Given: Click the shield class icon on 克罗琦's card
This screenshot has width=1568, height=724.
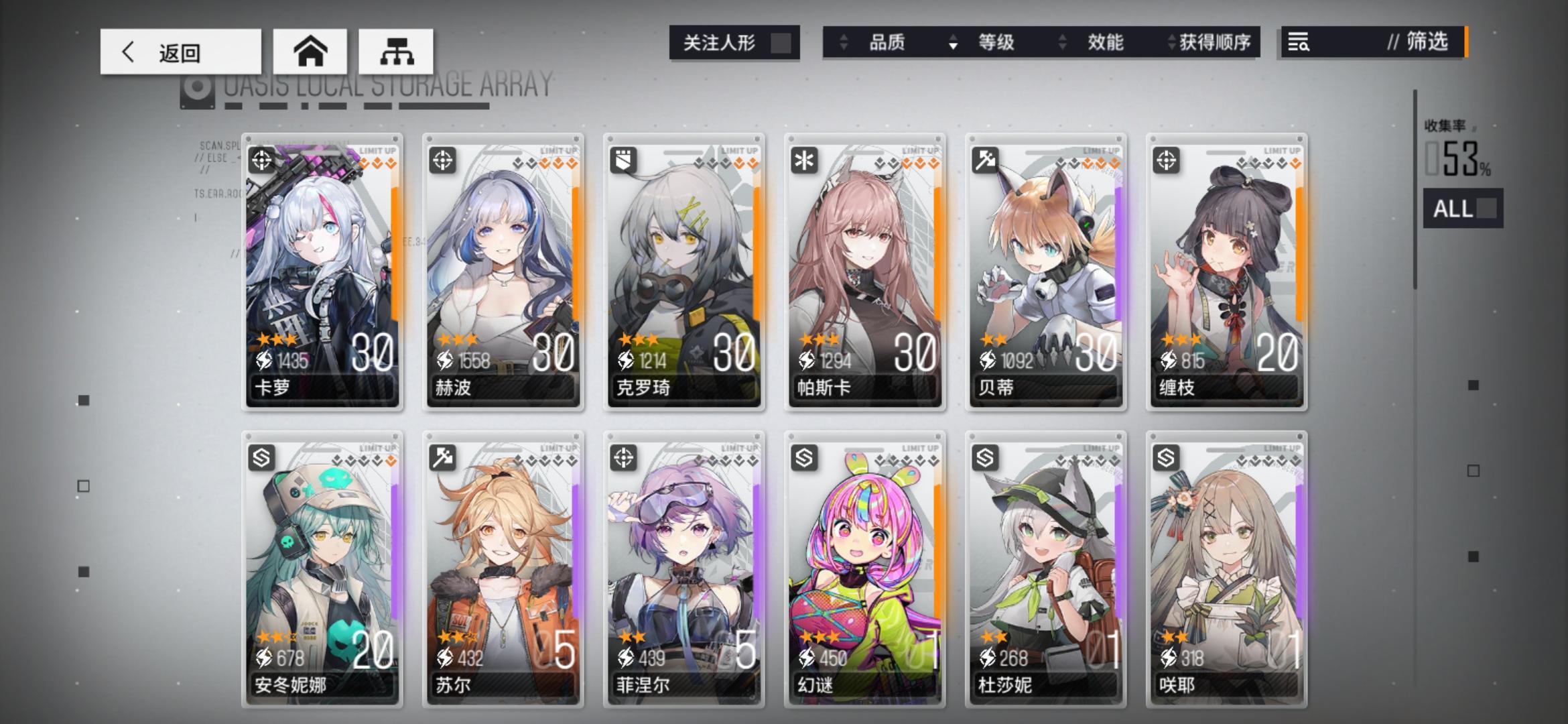Looking at the screenshot, I should (624, 160).
